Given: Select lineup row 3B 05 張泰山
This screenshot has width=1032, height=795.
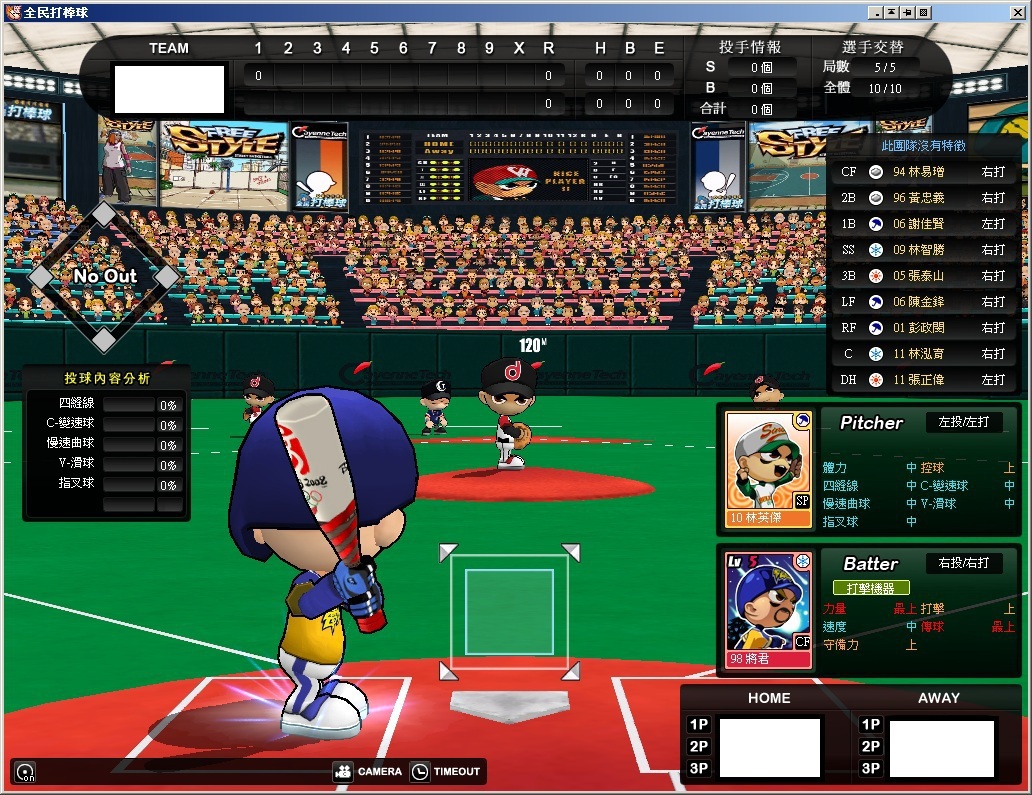Looking at the screenshot, I should point(922,276).
